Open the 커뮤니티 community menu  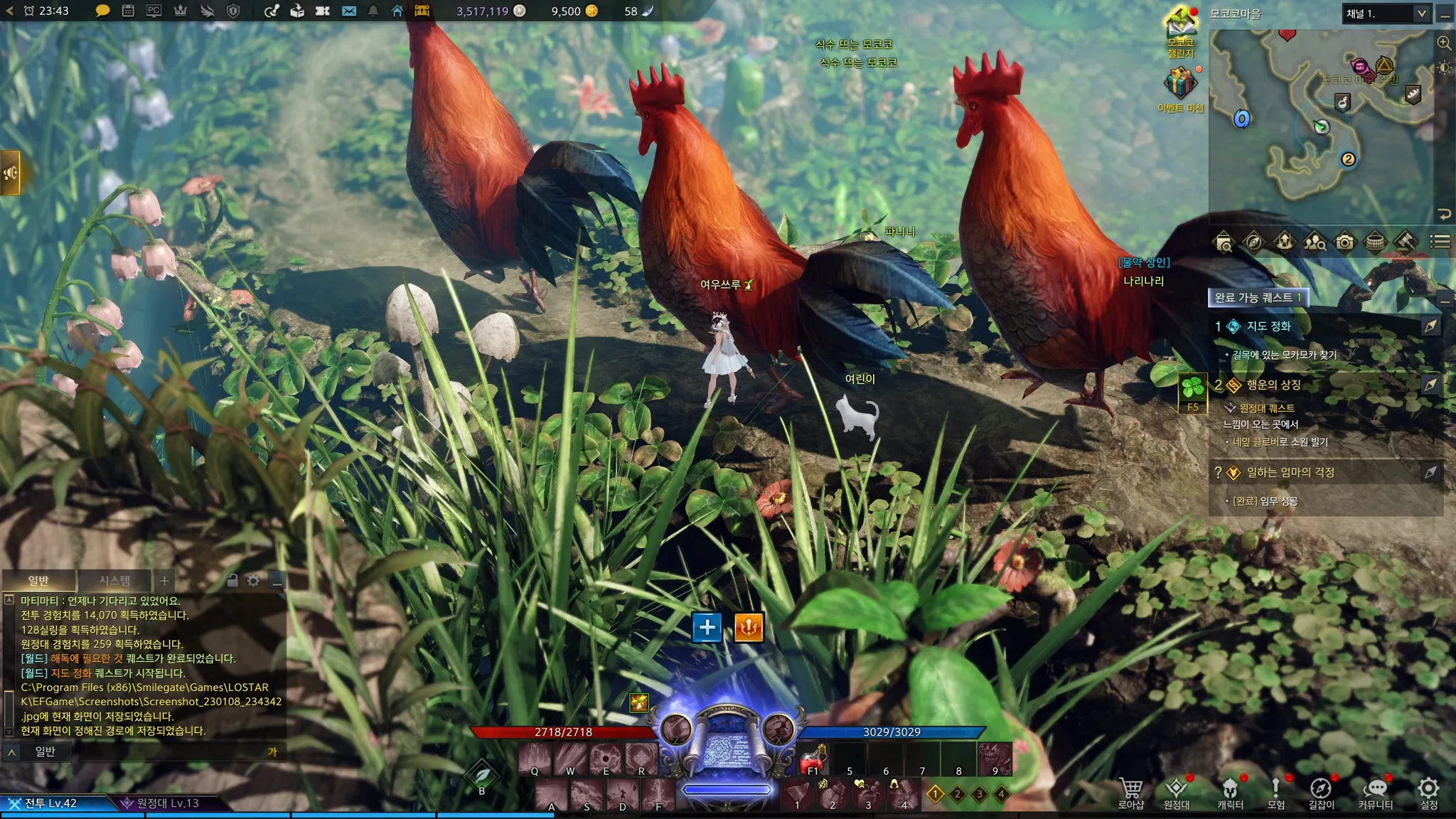click(x=1375, y=792)
